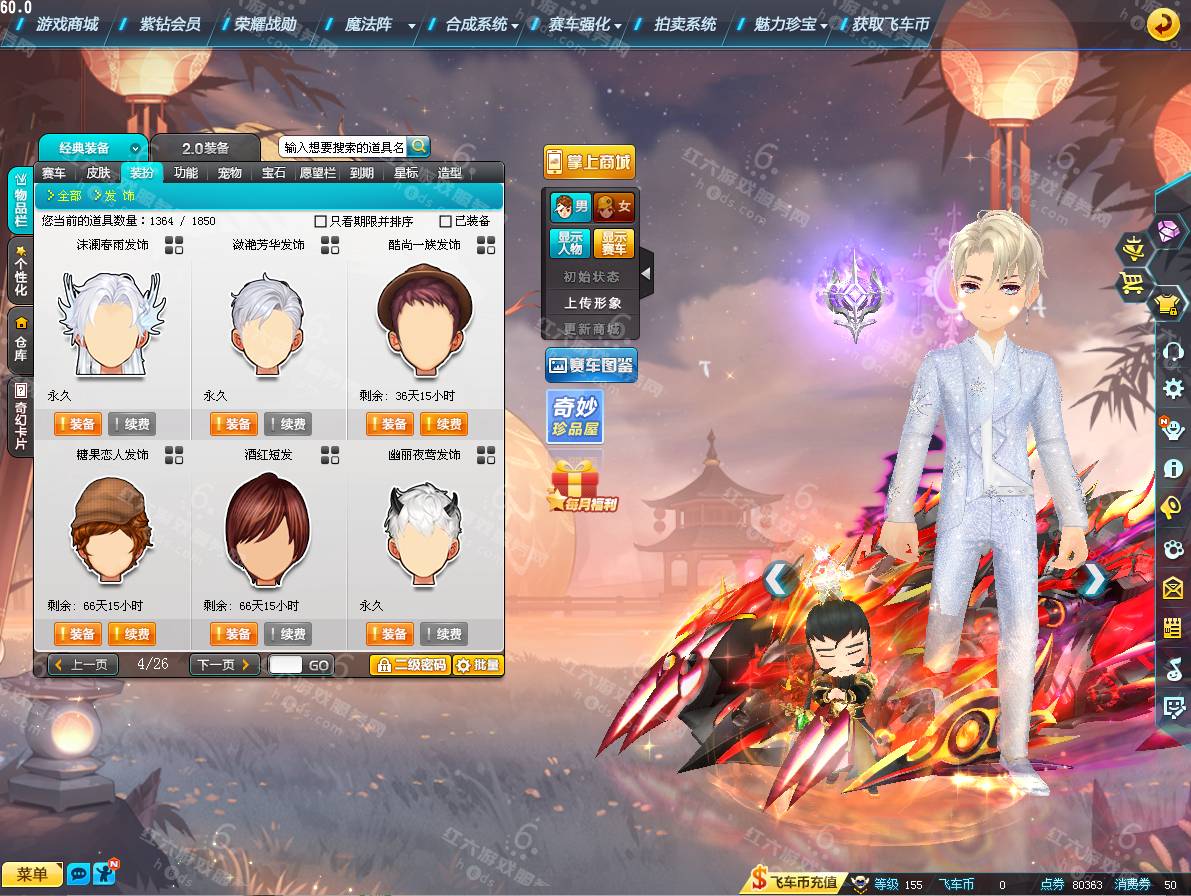Toggle the 已装备 checkbox
This screenshot has width=1191, height=896.
coord(446,221)
